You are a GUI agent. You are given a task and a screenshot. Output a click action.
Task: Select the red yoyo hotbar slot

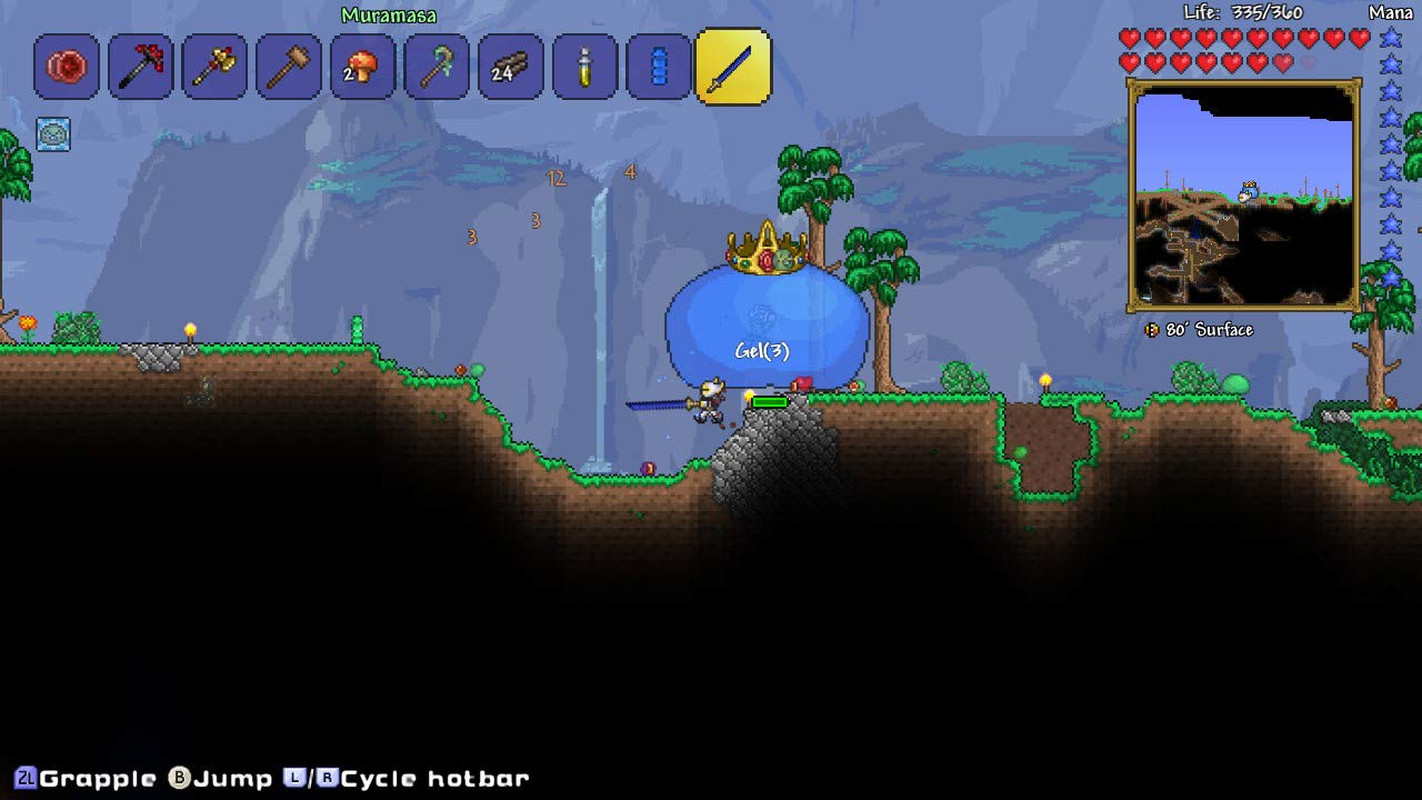(x=66, y=67)
